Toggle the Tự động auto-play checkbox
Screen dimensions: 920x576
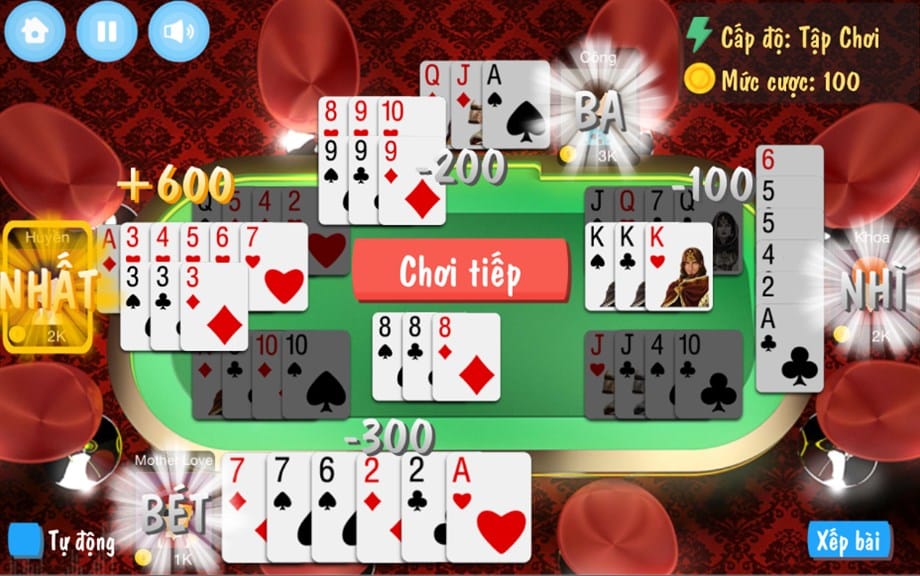point(23,541)
